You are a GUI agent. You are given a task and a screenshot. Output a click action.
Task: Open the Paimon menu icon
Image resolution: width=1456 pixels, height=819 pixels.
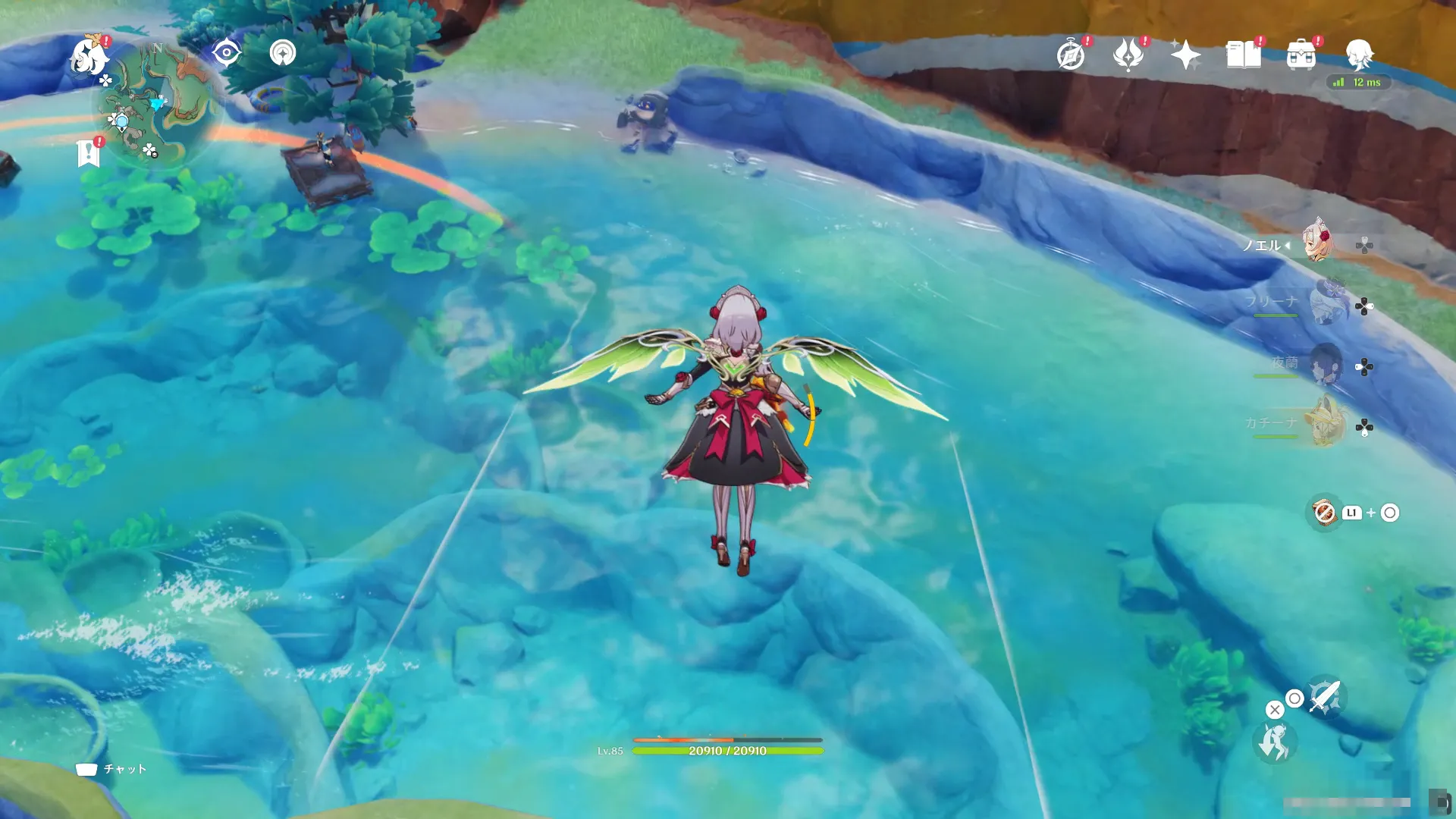coord(89,57)
